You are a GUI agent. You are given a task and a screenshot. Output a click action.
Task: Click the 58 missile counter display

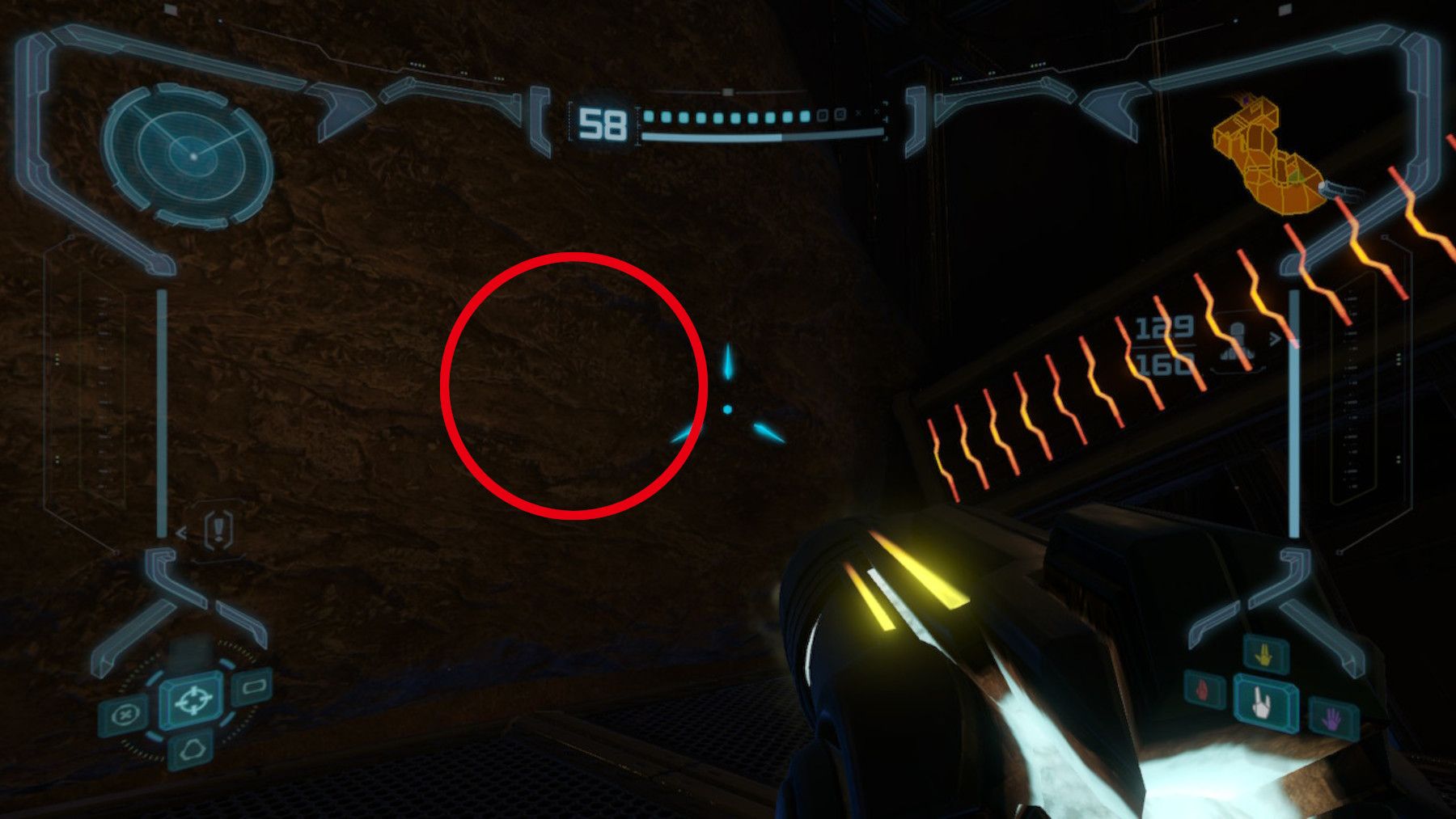tap(602, 123)
